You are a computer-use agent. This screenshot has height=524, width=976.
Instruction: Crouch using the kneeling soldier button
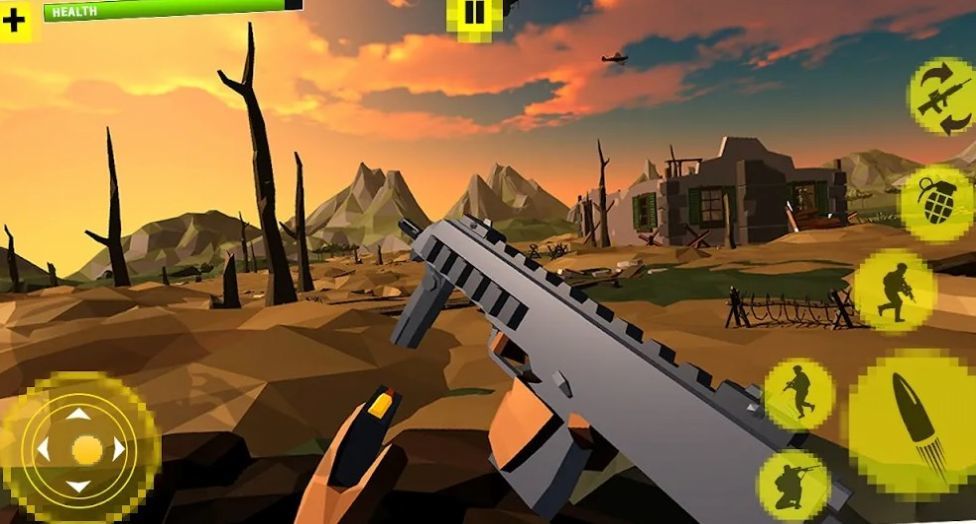(x=793, y=485)
